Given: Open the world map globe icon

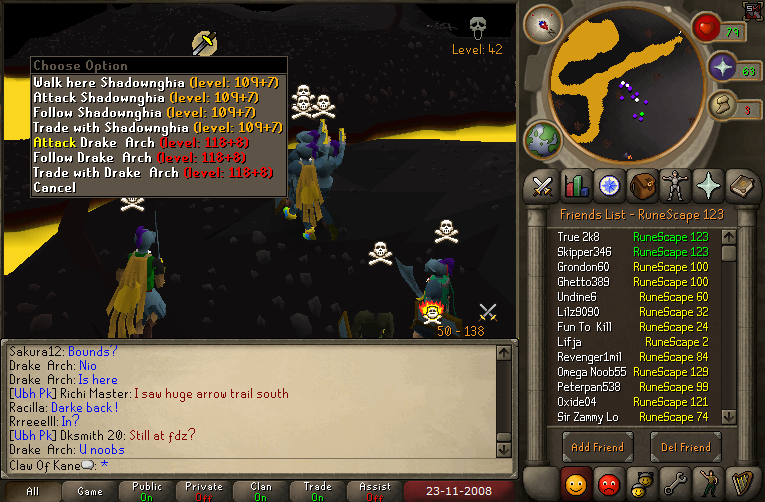Looking at the screenshot, I should coord(542,137).
